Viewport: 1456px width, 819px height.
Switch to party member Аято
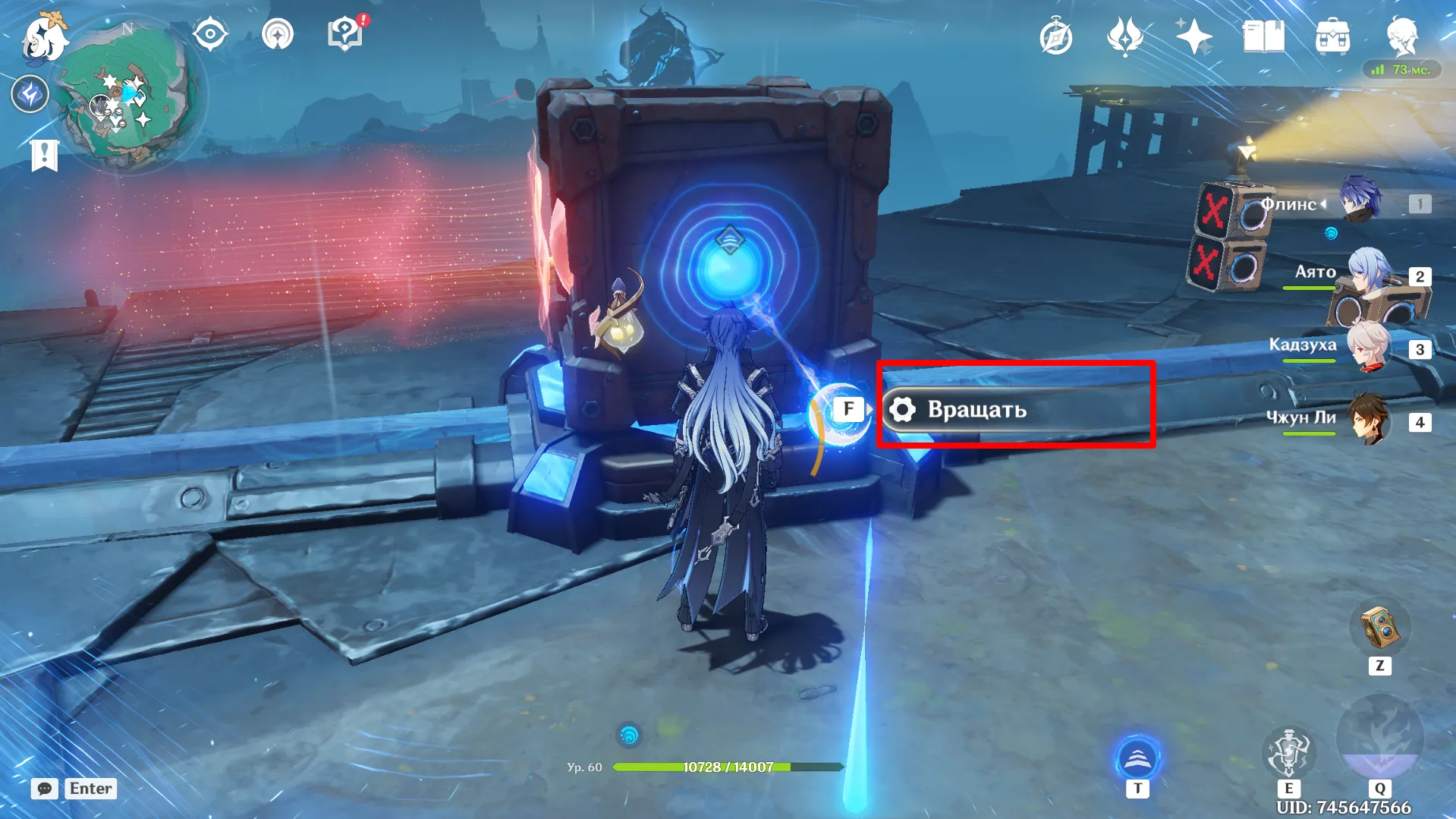[1370, 272]
